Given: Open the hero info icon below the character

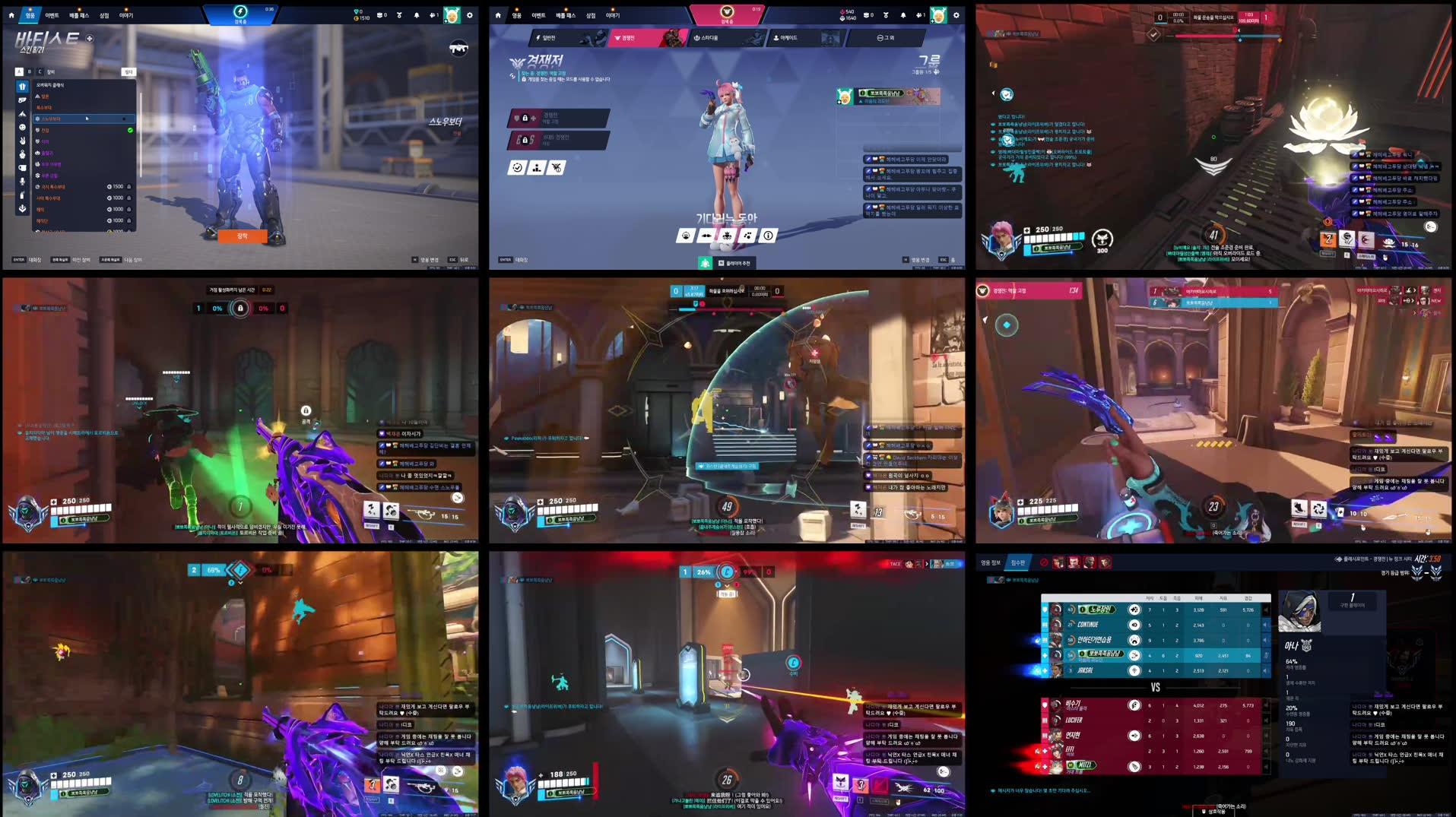Looking at the screenshot, I should [x=769, y=236].
